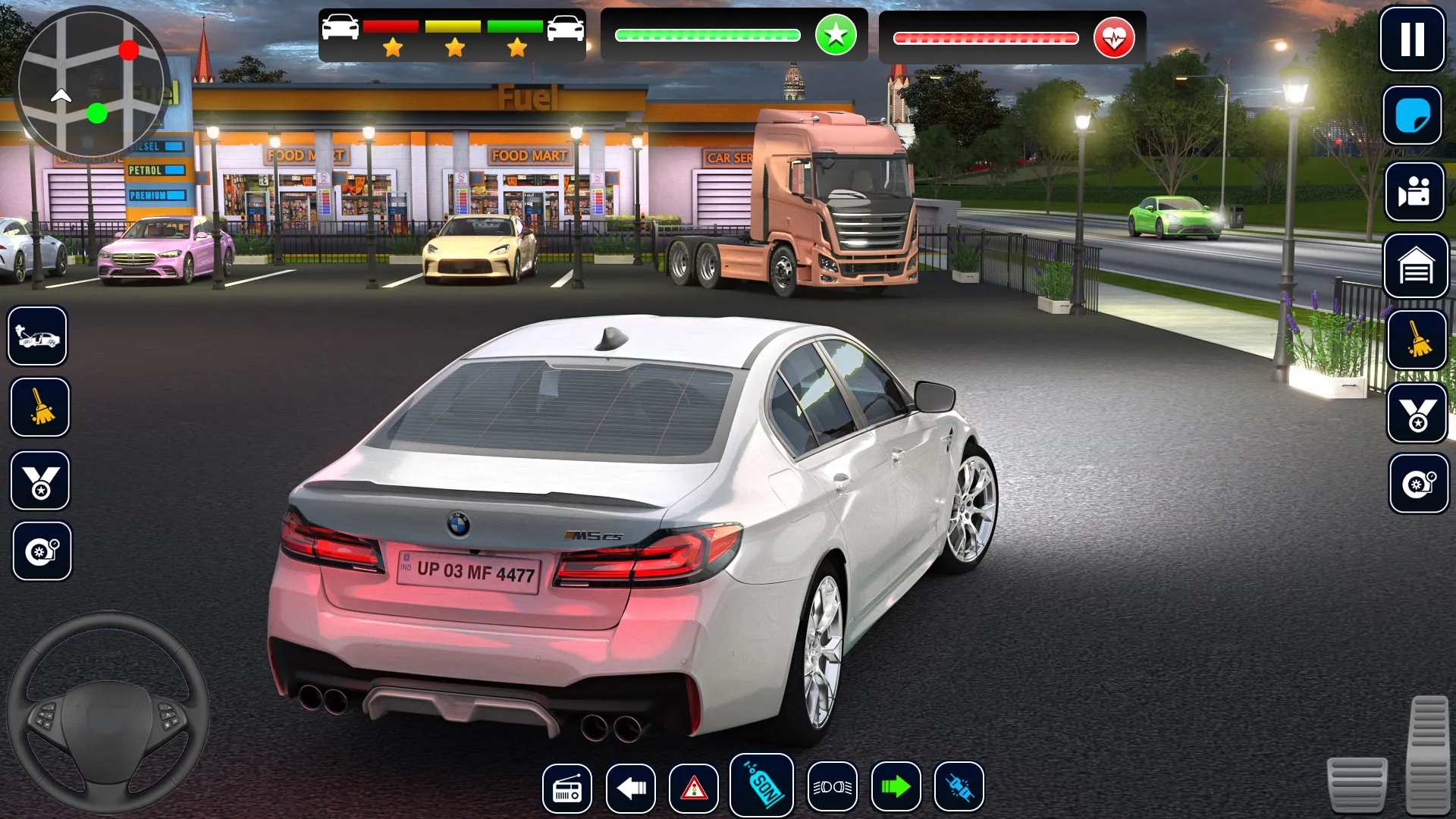Screen dimensions: 1456x819
Task: Step on the accelerator pedal
Action: [x=1429, y=753]
